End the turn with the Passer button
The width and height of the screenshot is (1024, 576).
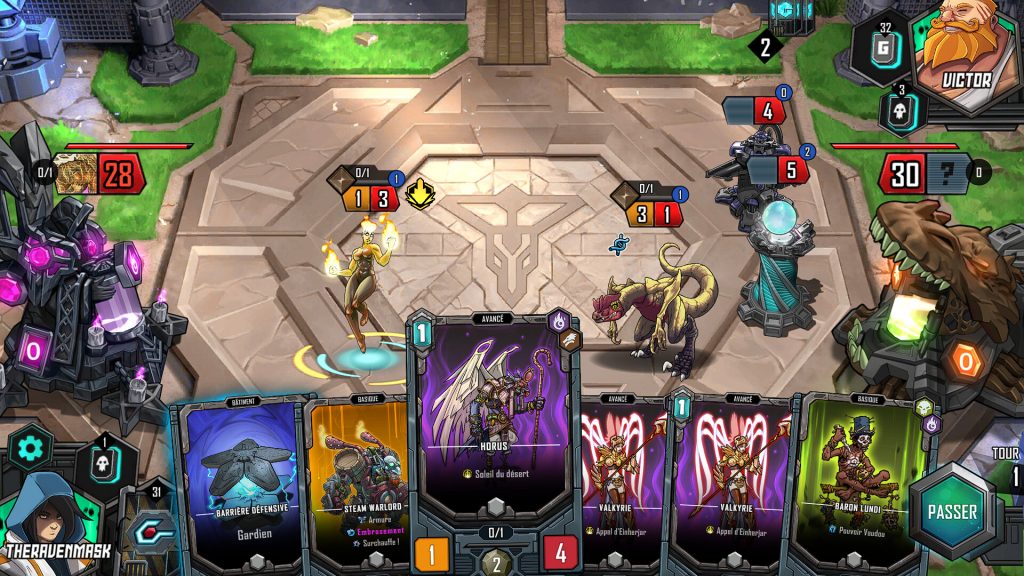coord(951,511)
